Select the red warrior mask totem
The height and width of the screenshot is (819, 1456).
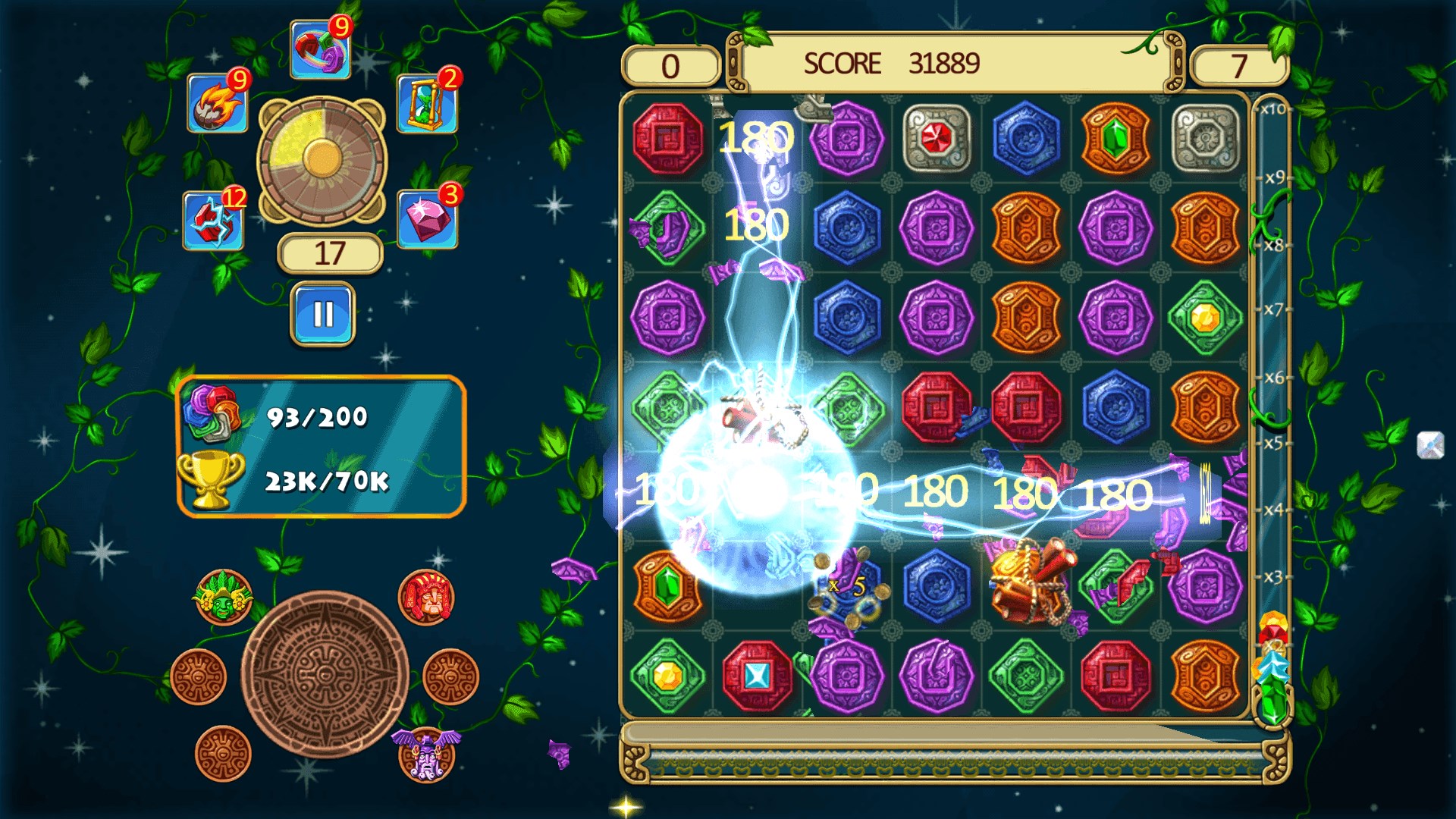click(426, 598)
